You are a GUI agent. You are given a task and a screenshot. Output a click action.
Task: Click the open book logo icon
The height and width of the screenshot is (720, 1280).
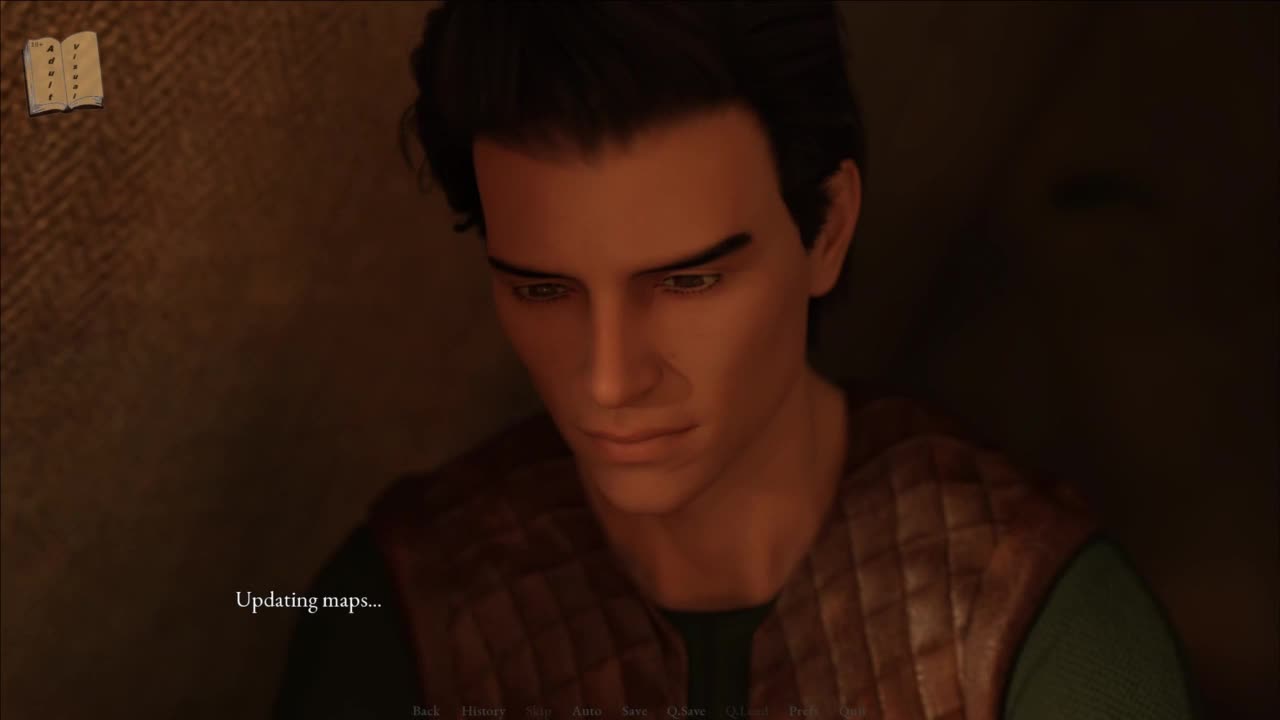64,73
